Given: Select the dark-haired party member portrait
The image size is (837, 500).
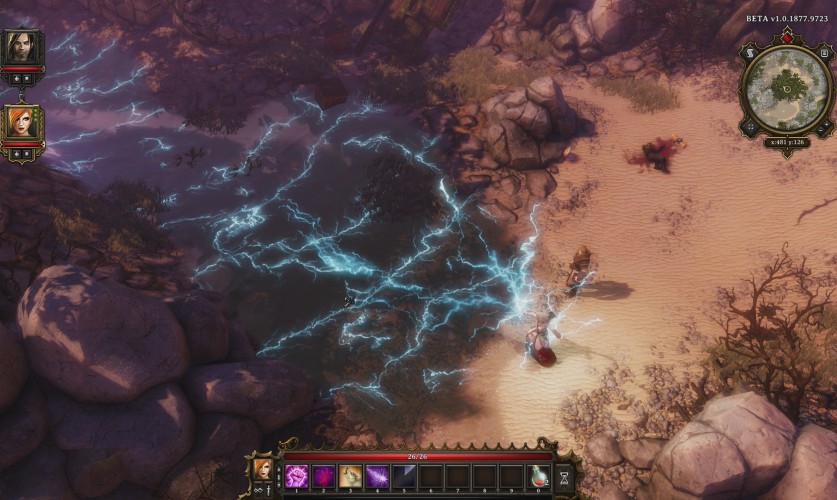Looking at the screenshot, I should pyautogui.click(x=19, y=47).
